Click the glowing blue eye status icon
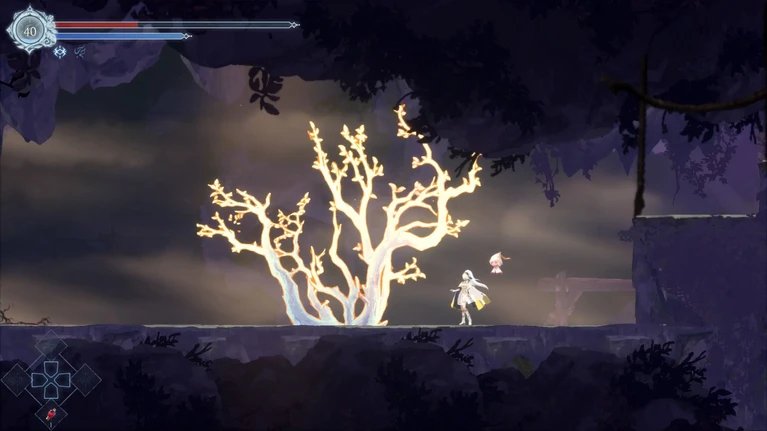The image size is (767, 431). click(60, 52)
